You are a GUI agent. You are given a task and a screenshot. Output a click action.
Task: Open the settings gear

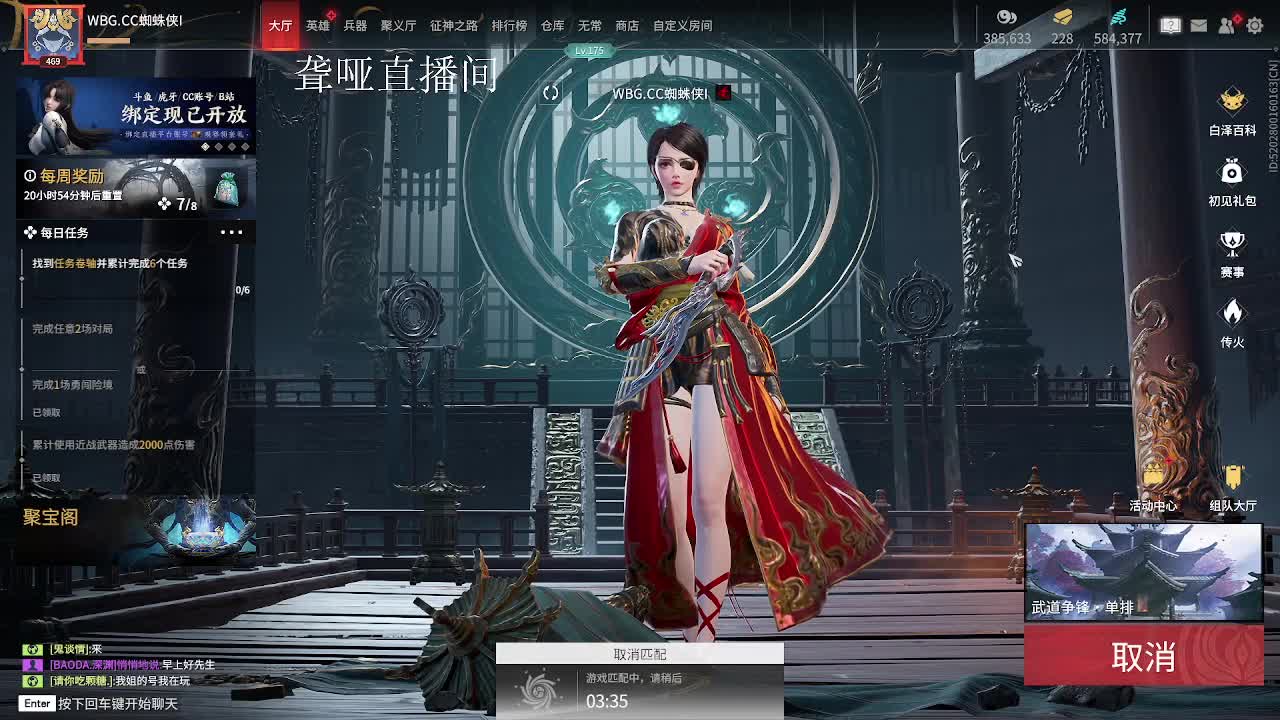1253,25
